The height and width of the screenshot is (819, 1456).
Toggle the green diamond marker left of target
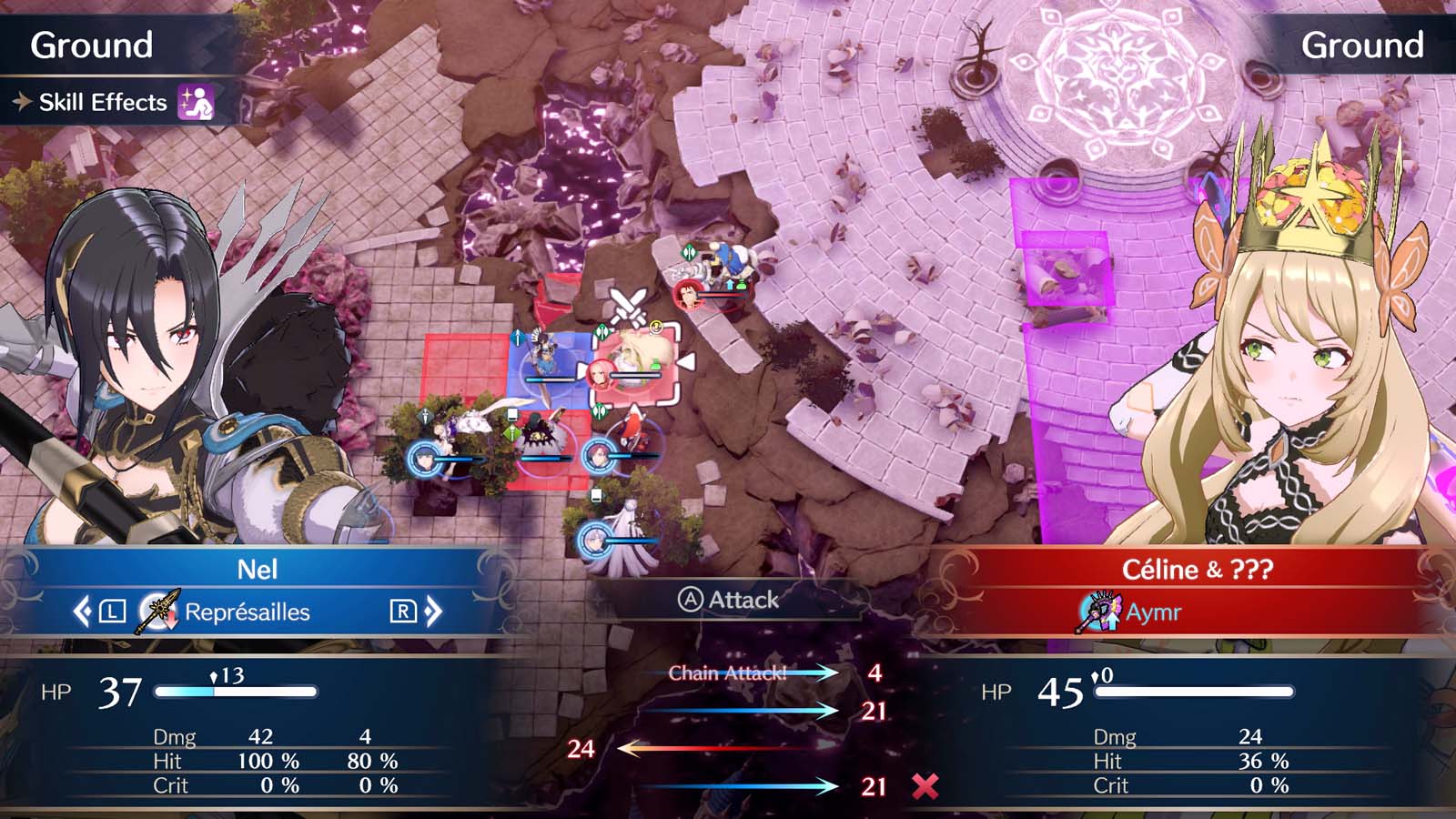(x=602, y=330)
